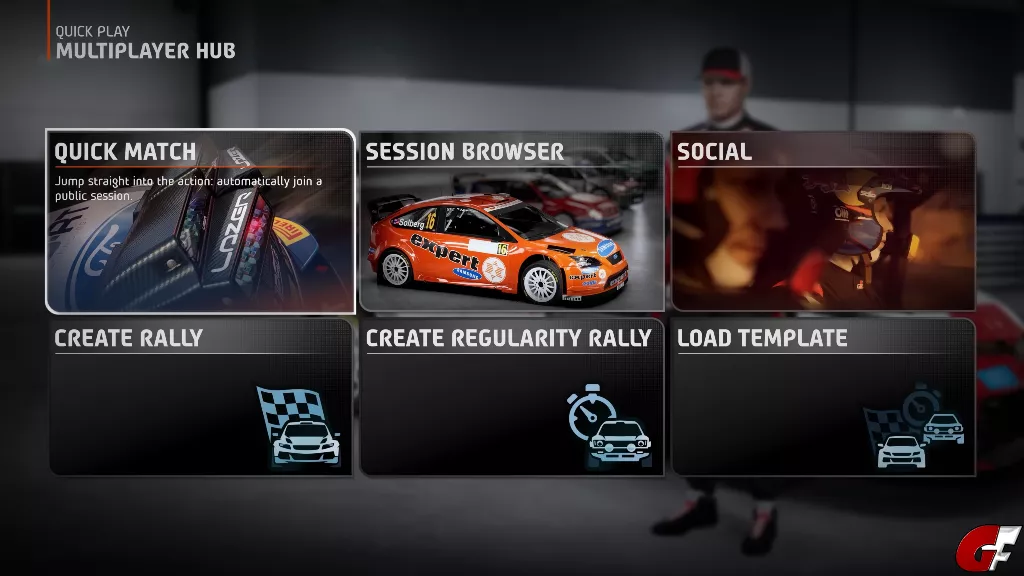Choose the Social tile
Viewport: 1024px width, 576px height.
[x=823, y=221]
